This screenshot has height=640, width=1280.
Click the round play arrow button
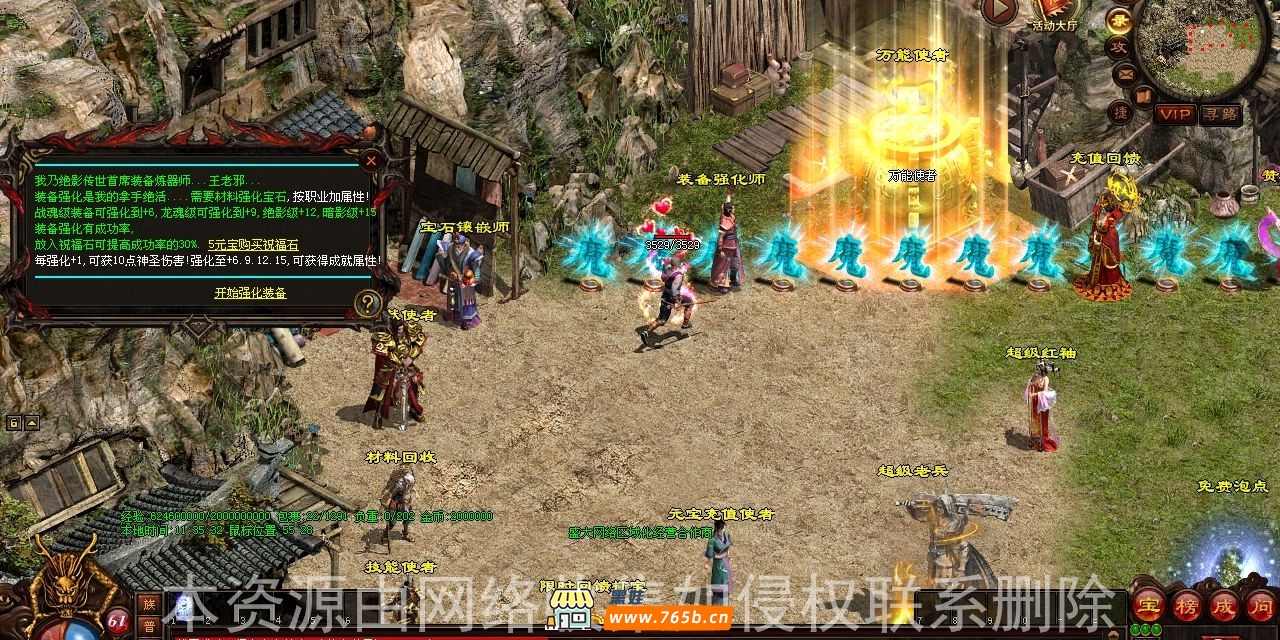tap(999, 10)
